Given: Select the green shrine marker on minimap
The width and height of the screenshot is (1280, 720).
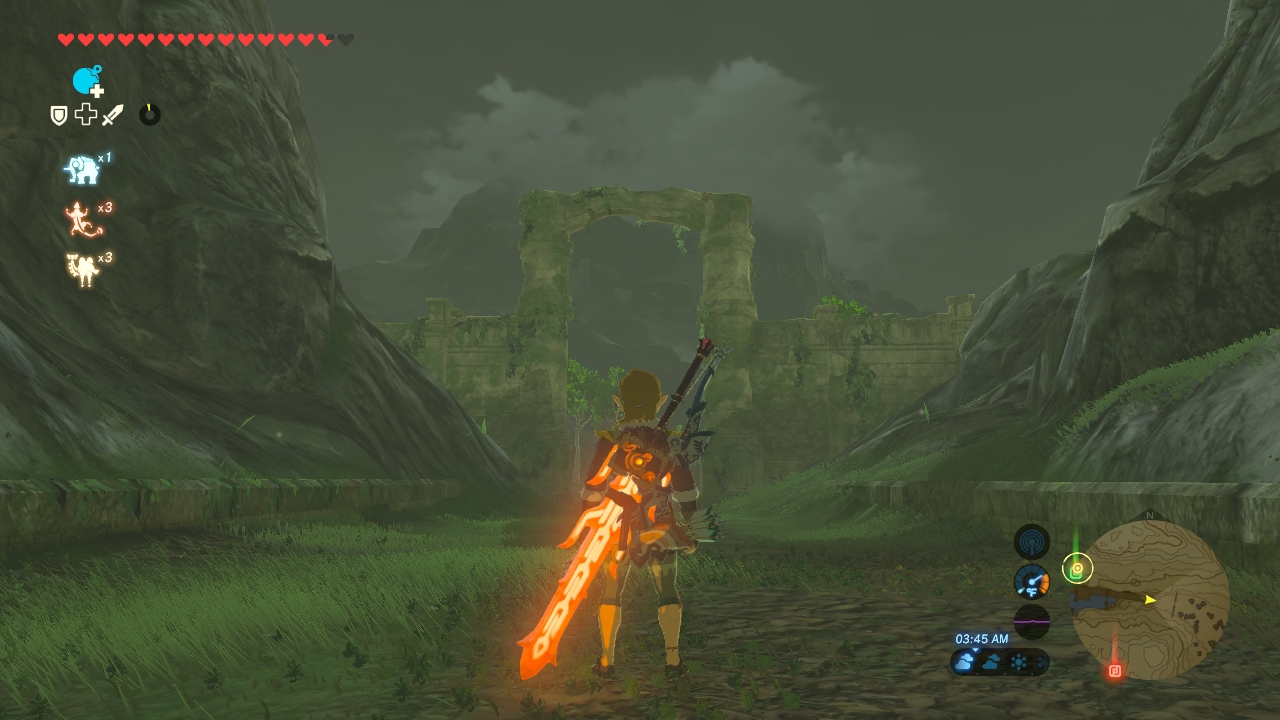Looking at the screenshot, I should click(x=1077, y=569).
